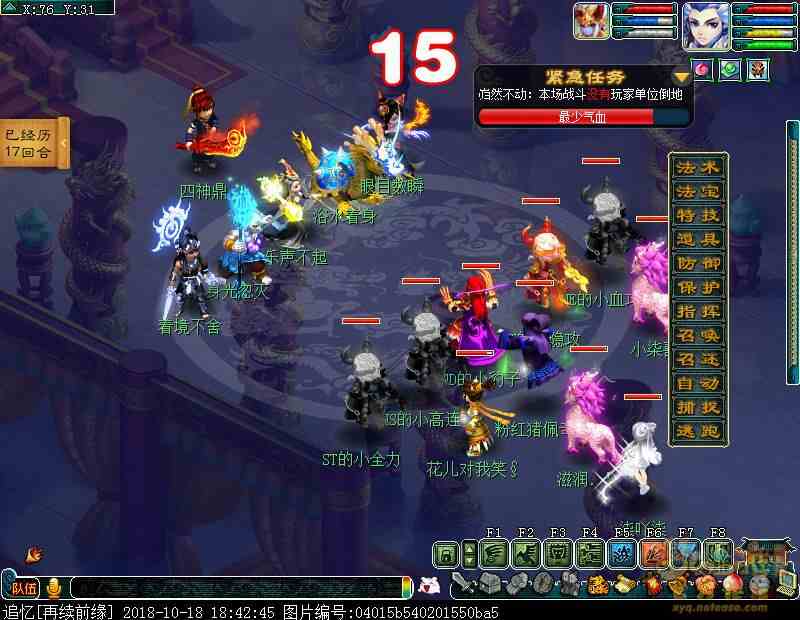
Task: Collapse the round counter scroll arrow
Action: pos(62,143)
